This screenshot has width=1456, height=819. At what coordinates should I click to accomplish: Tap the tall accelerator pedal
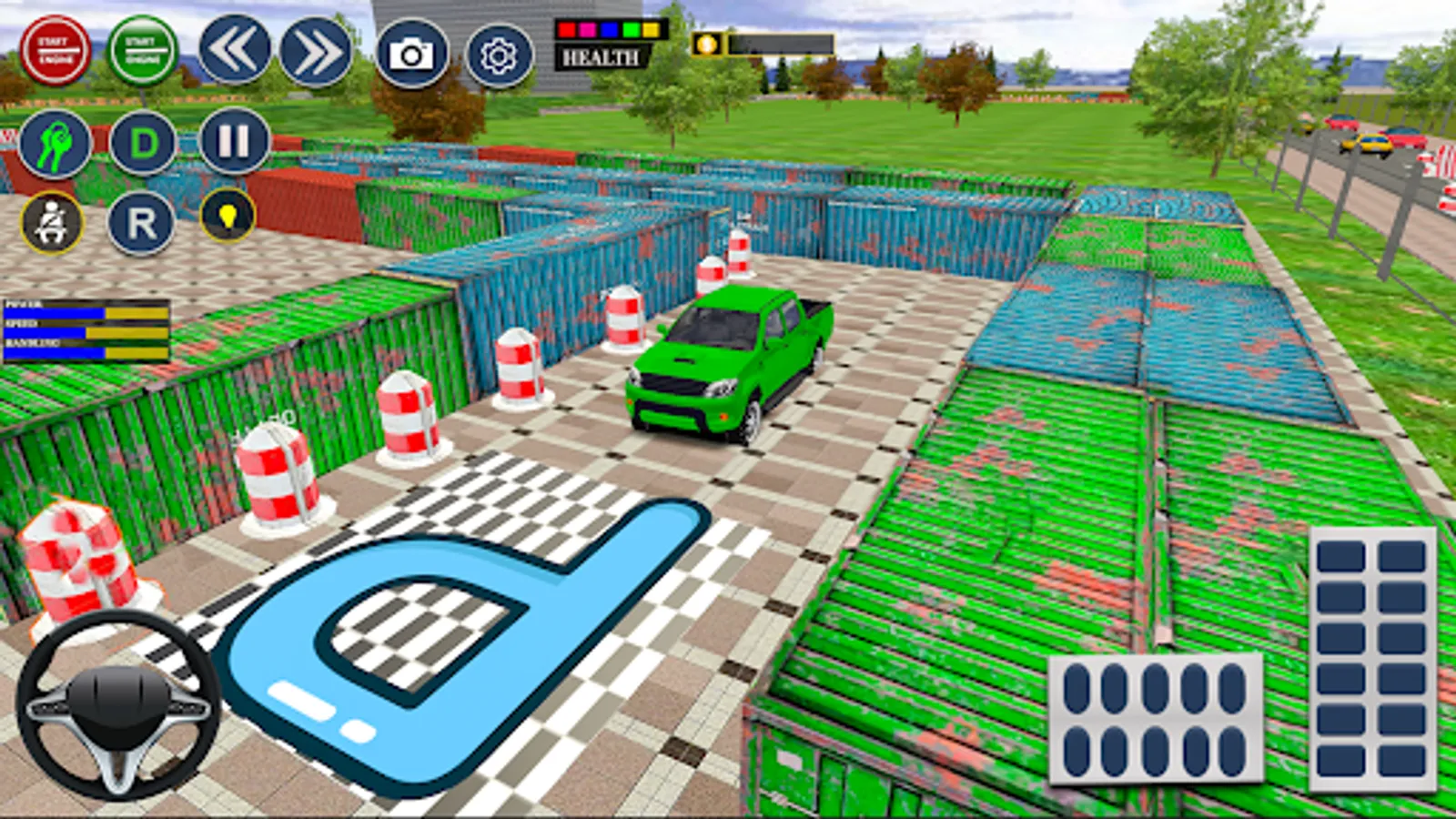[x=1371, y=659]
